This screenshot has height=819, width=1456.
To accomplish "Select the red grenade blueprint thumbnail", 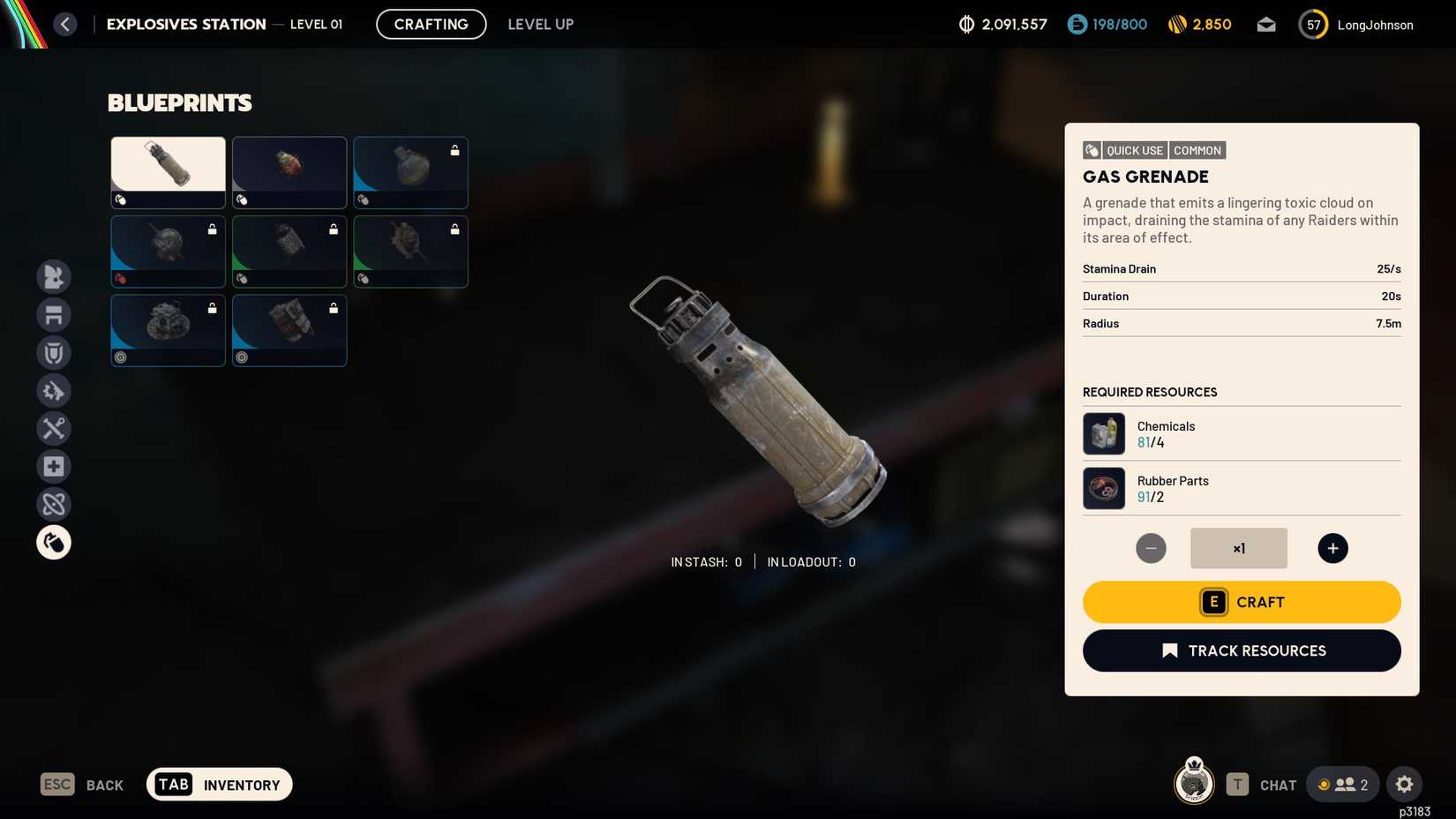I will coord(289,172).
